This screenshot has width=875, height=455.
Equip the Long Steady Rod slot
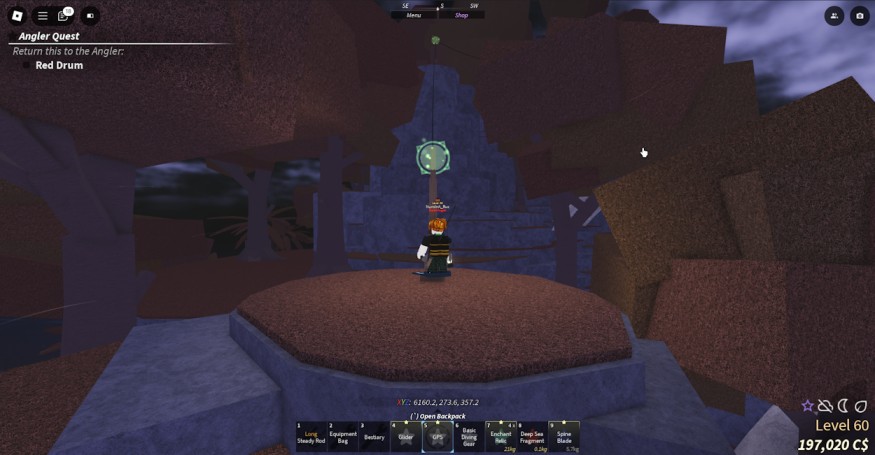311,436
